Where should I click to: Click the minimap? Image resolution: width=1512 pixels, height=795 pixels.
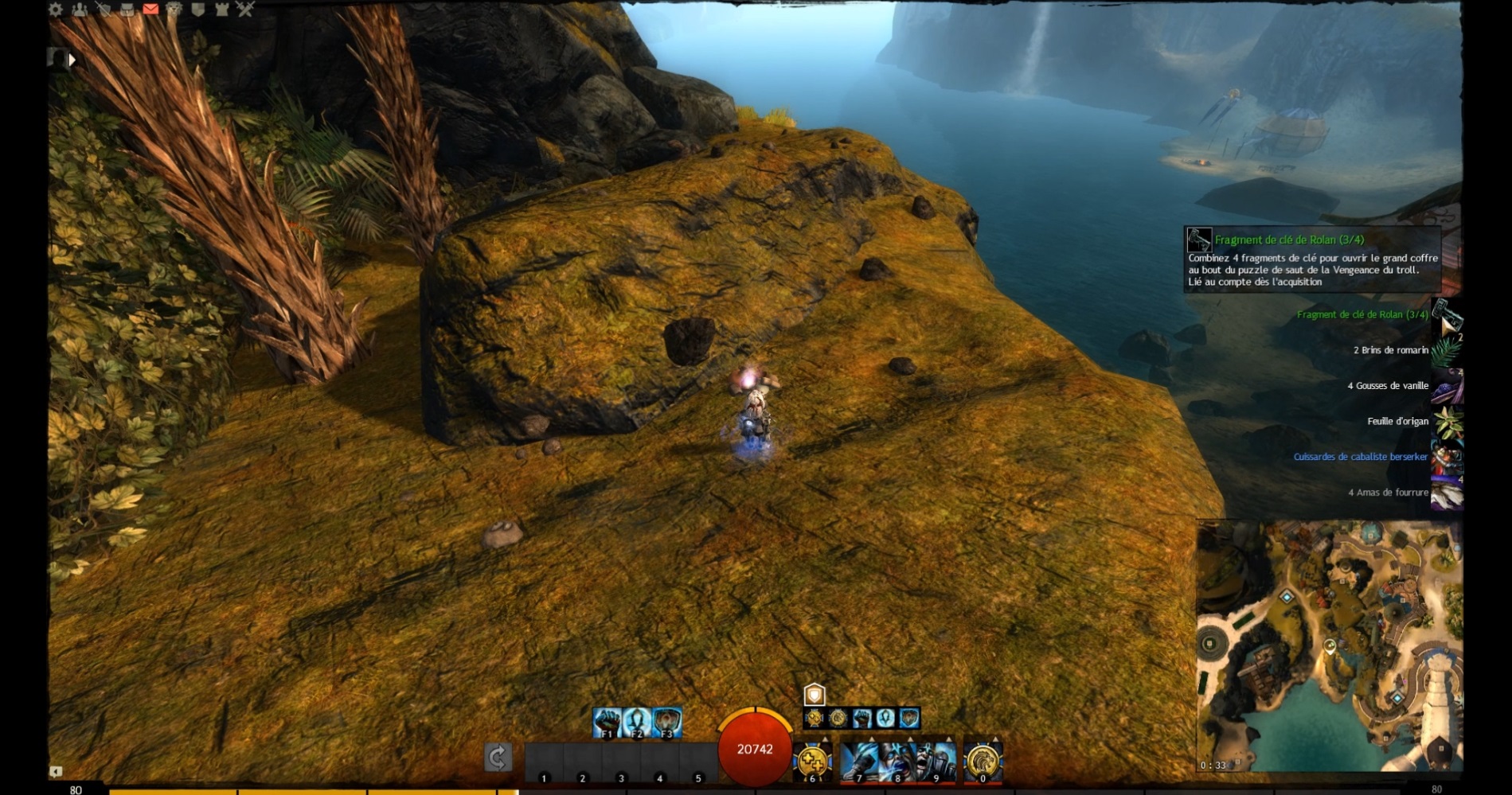pos(1330,646)
